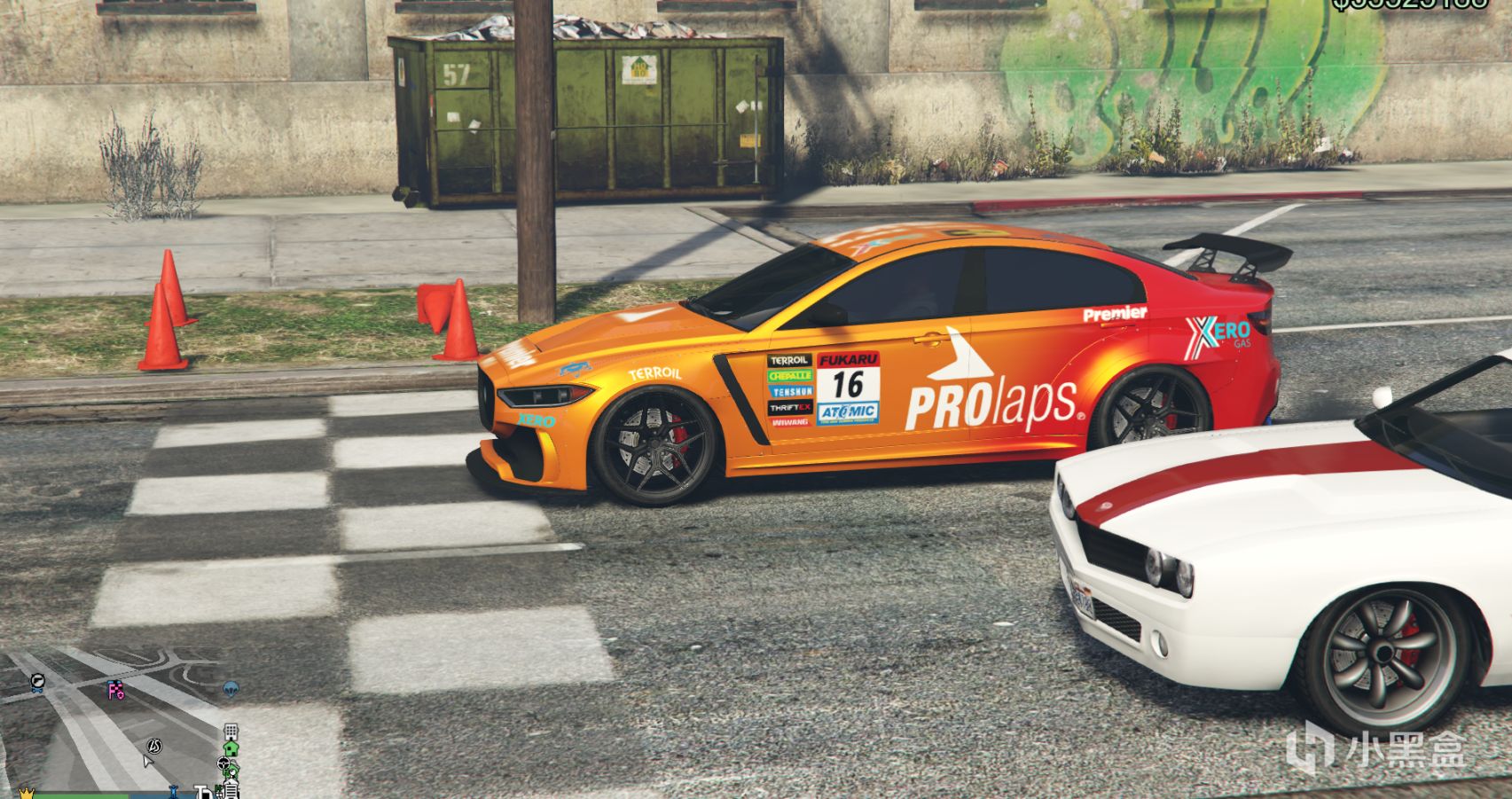Image resolution: width=1512 pixels, height=799 pixels.
Task: Select the yellow crown icon on minimap
Action: (x=27, y=794)
